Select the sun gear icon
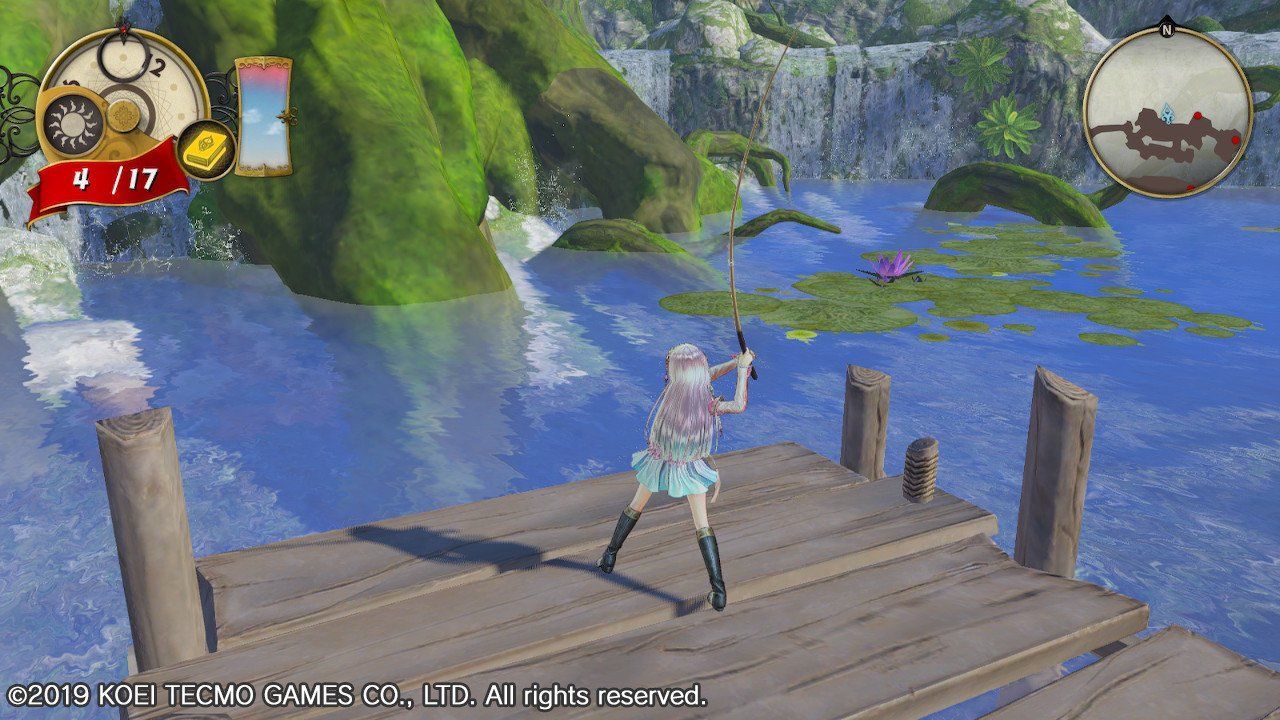This screenshot has width=1280, height=720. [72, 125]
